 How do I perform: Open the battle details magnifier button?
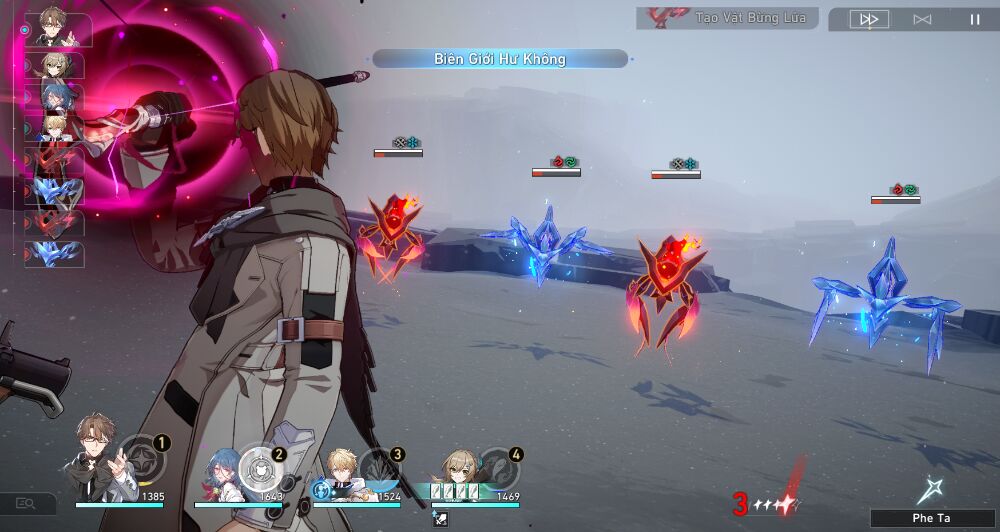(25, 504)
